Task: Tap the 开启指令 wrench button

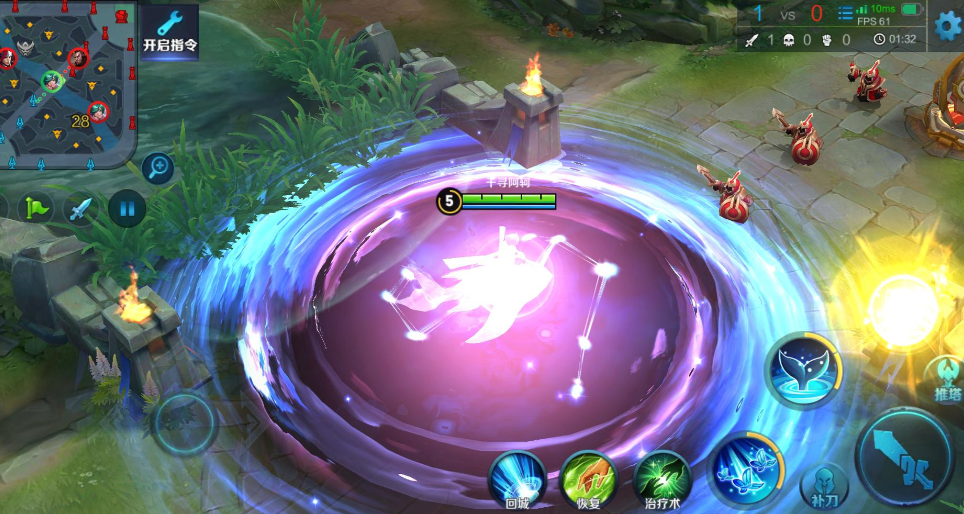Action: pyautogui.click(x=169, y=30)
